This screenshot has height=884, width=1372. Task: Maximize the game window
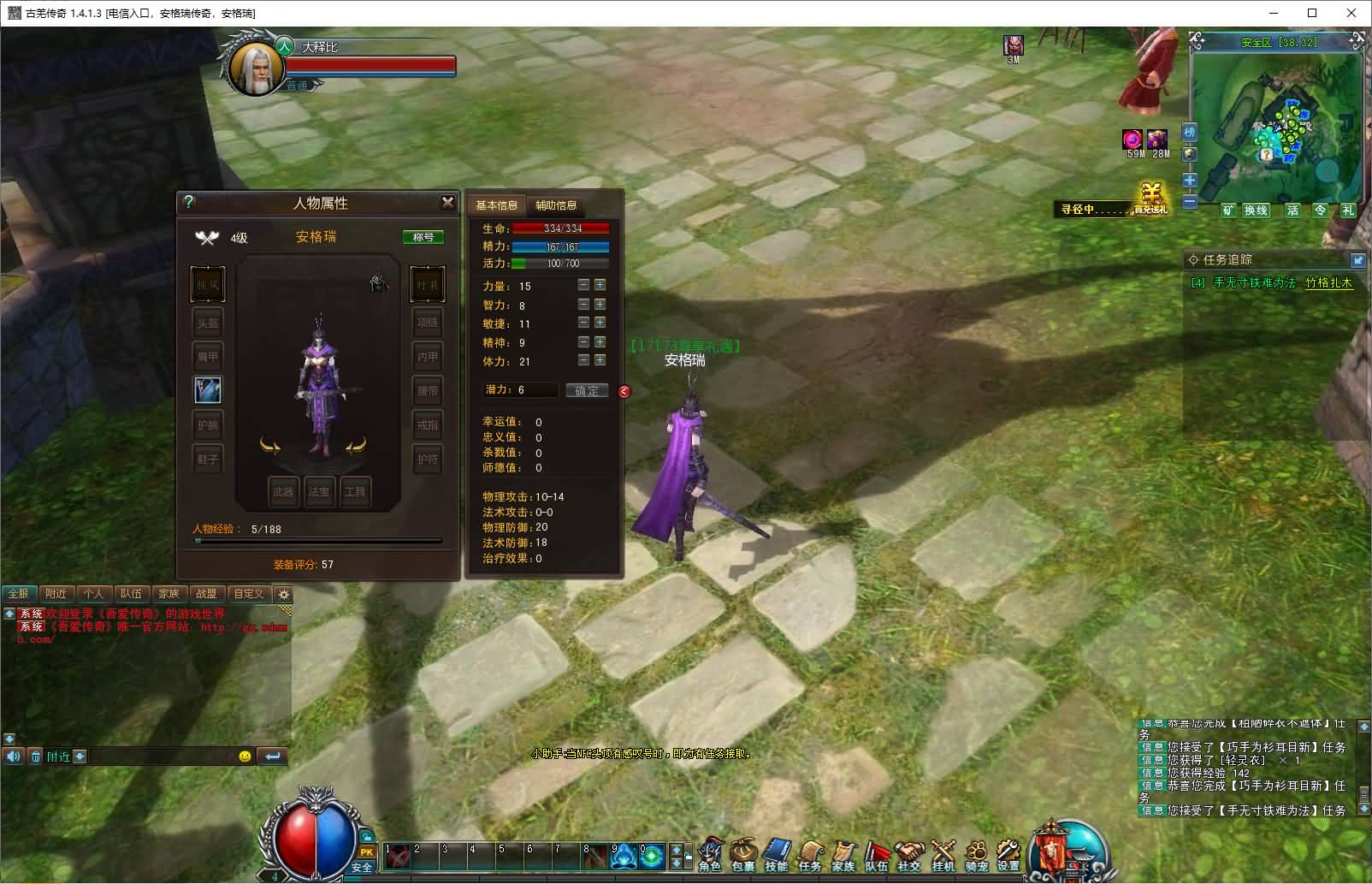pyautogui.click(x=1312, y=13)
